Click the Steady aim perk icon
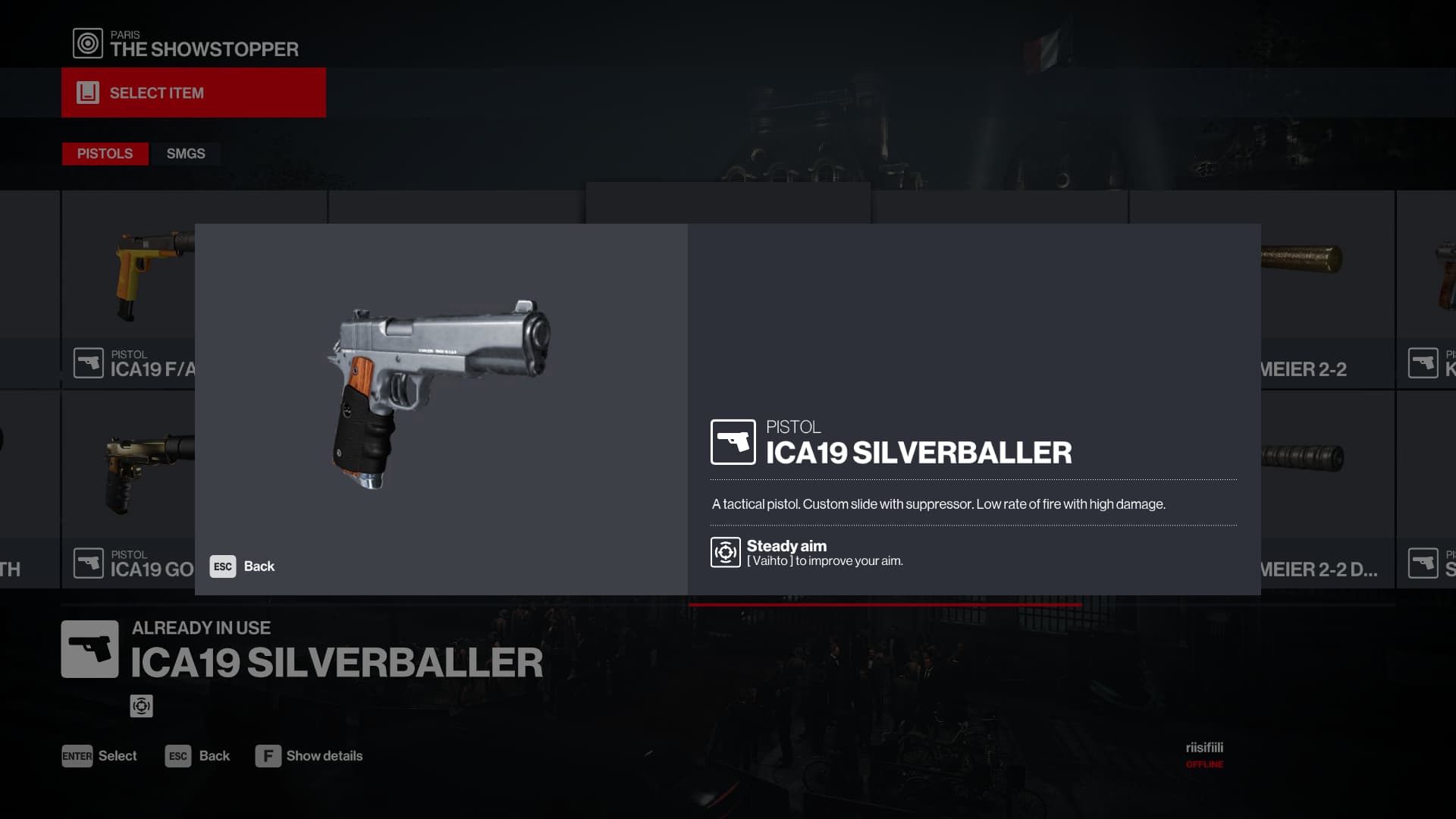This screenshot has height=819, width=1456. [x=726, y=552]
